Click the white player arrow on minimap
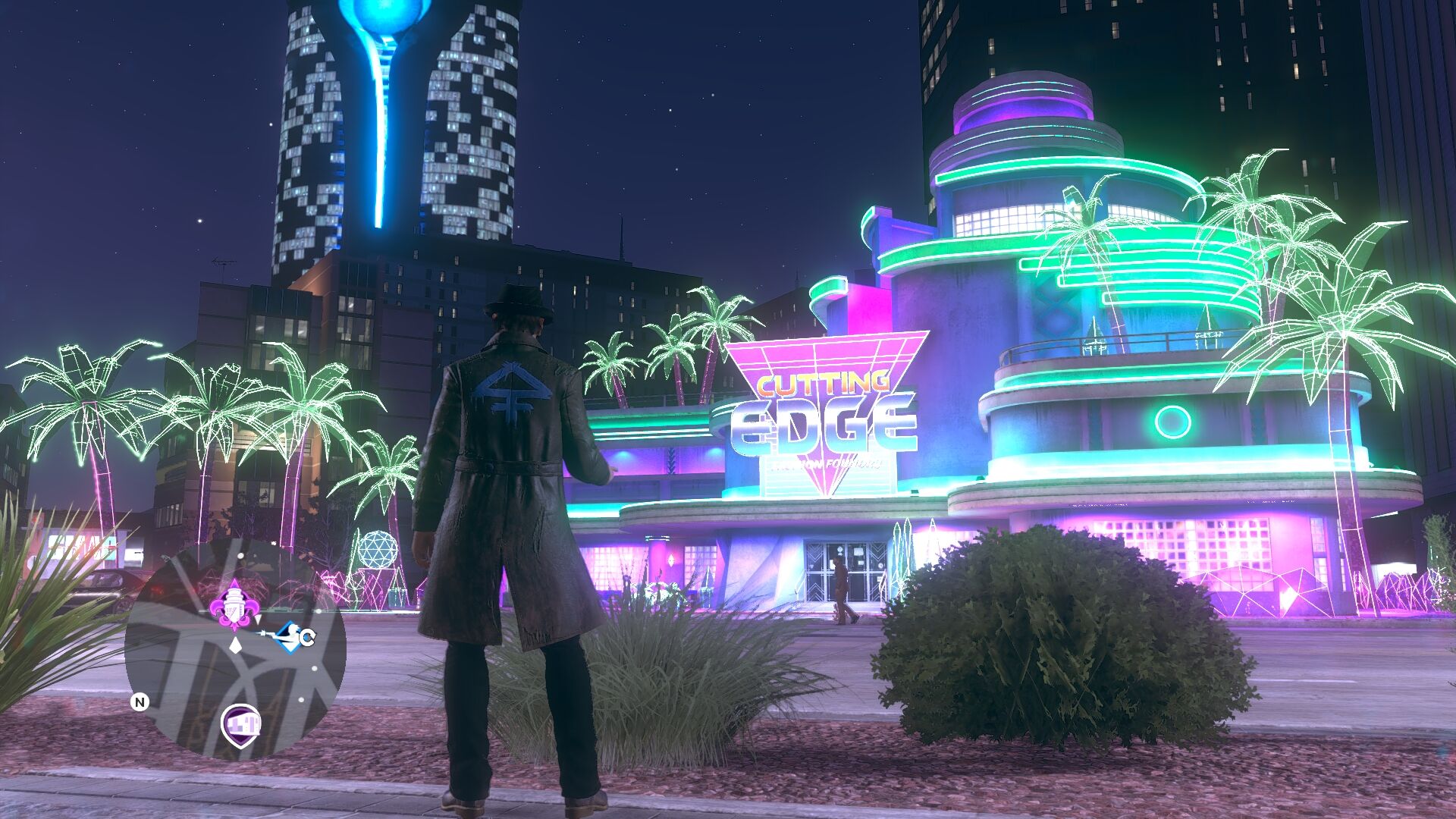Viewport: 1456px width, 819px height. coord(236,645)
